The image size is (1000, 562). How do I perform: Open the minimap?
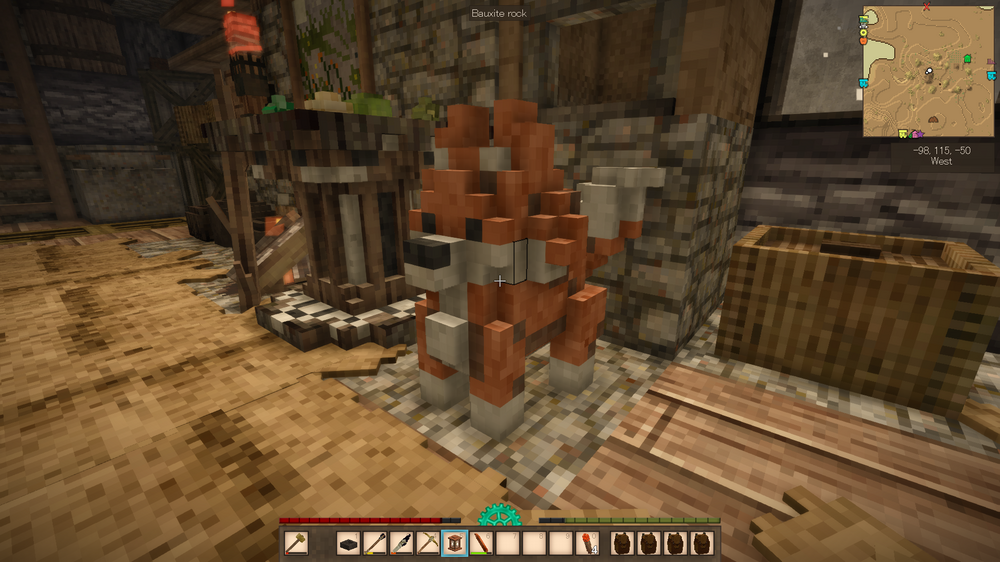(929, 70)
